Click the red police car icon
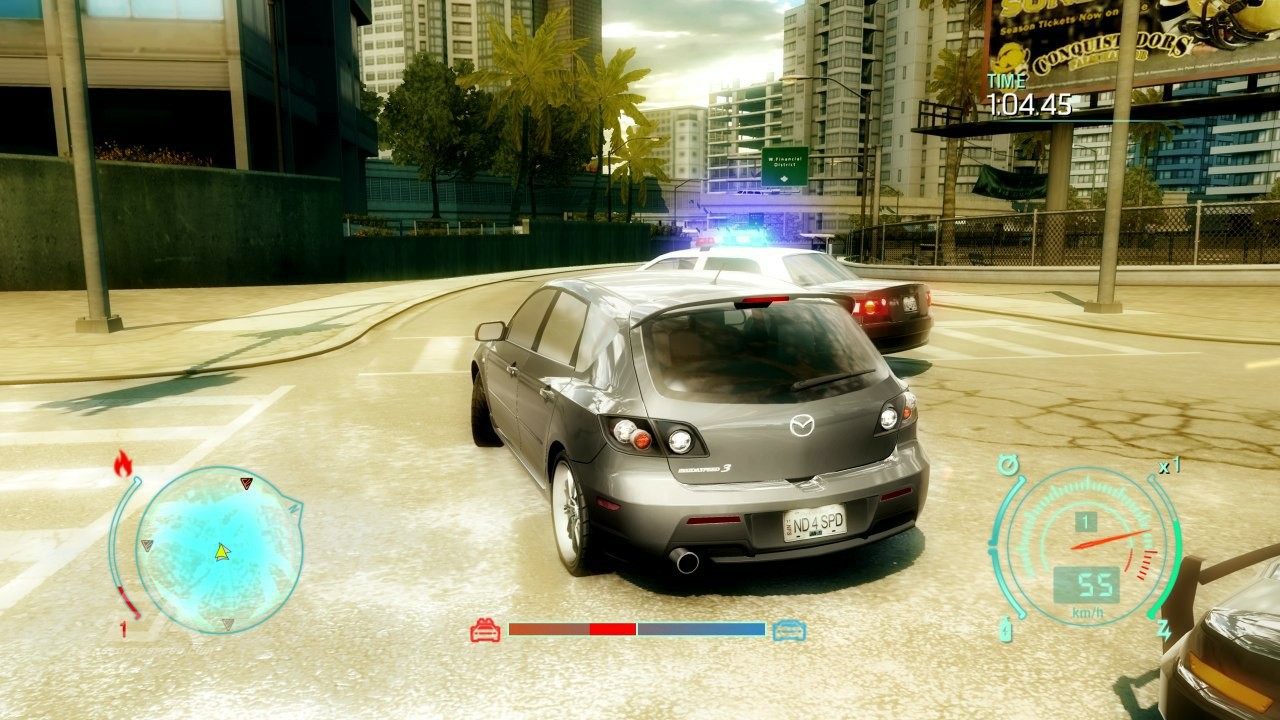The height and width of the screenshot is (720, 1280). (x=486, y=631)
